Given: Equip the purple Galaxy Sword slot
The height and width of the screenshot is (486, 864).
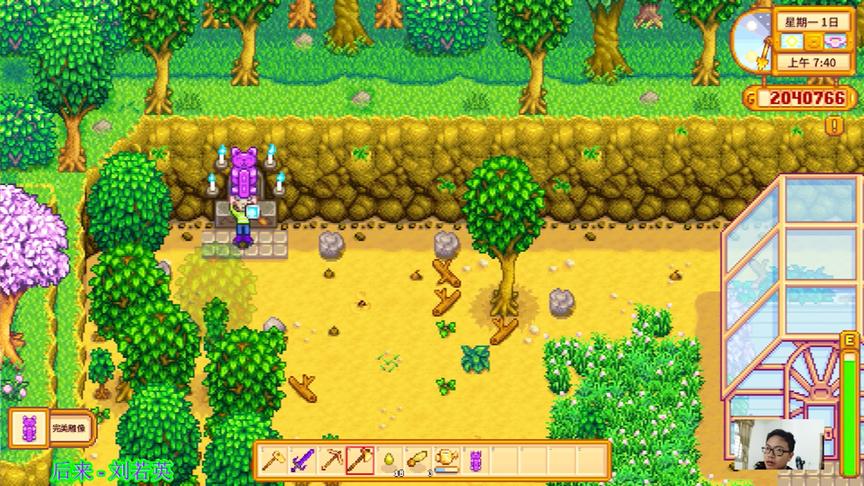Looking at the screenshot, I should tap(301, 461).
